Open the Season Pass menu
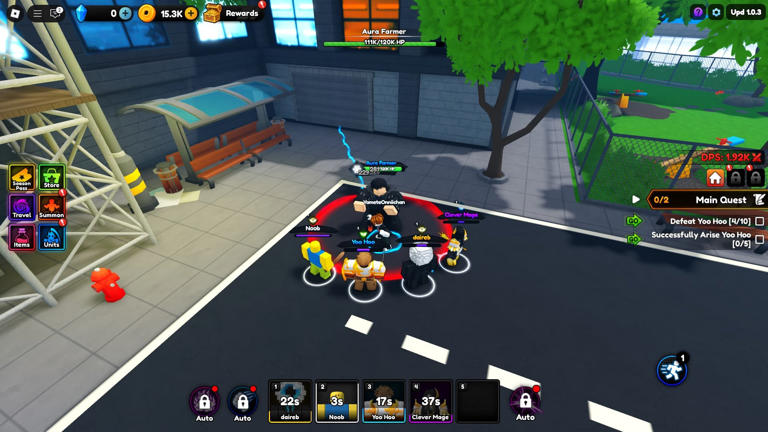768x432 pixels. tap(22, 177)
